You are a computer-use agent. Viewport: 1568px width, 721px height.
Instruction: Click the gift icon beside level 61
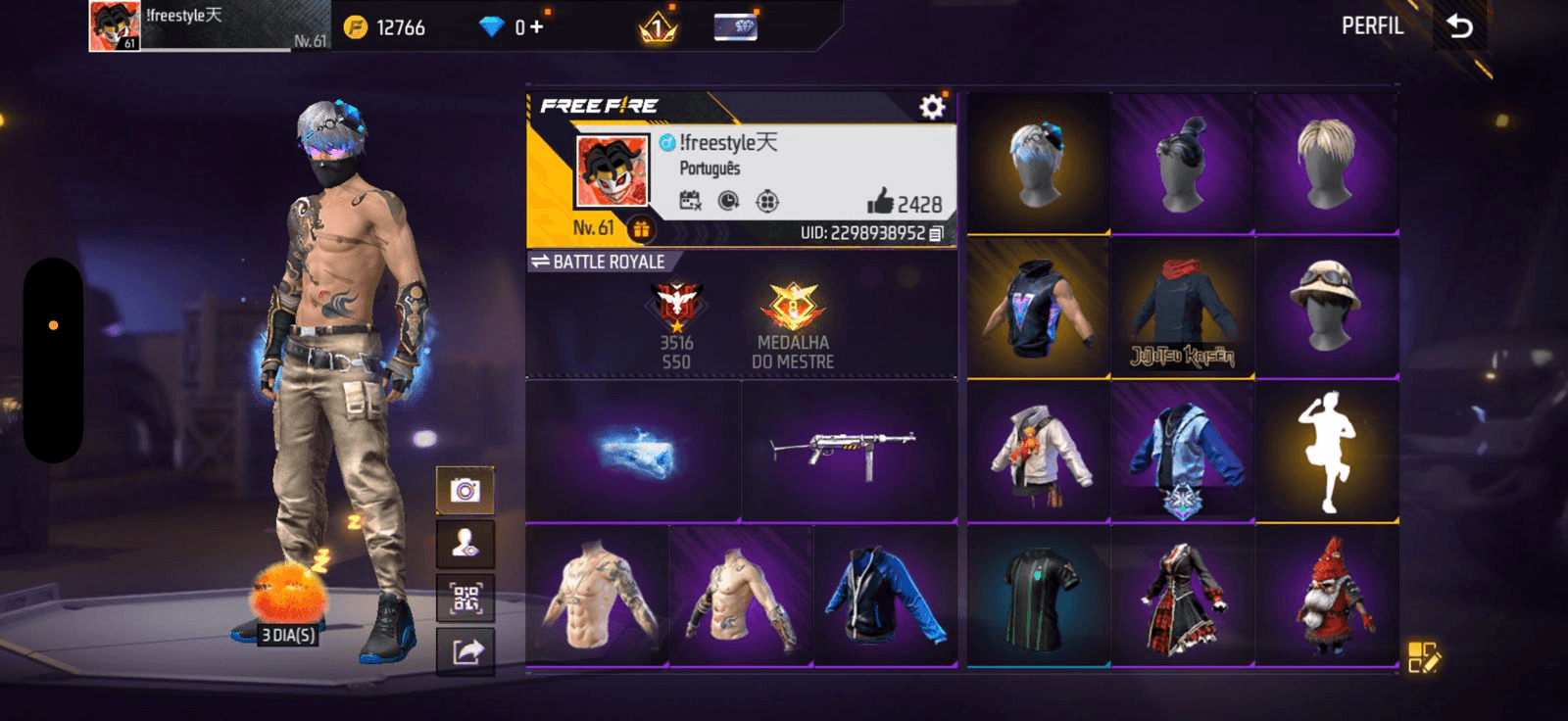coord(641,229)
